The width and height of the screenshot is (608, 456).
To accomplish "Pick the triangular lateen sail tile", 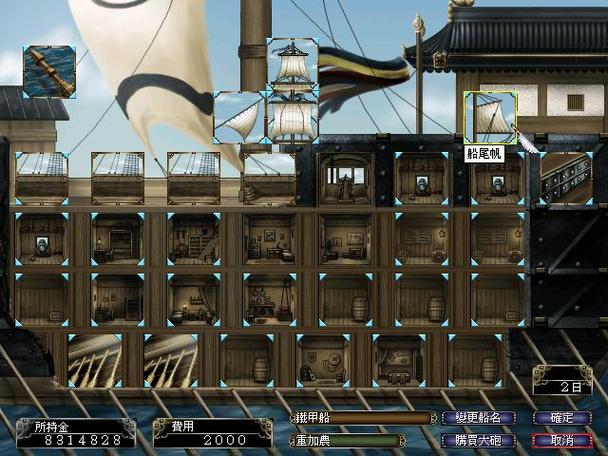I will coord(239,117).
